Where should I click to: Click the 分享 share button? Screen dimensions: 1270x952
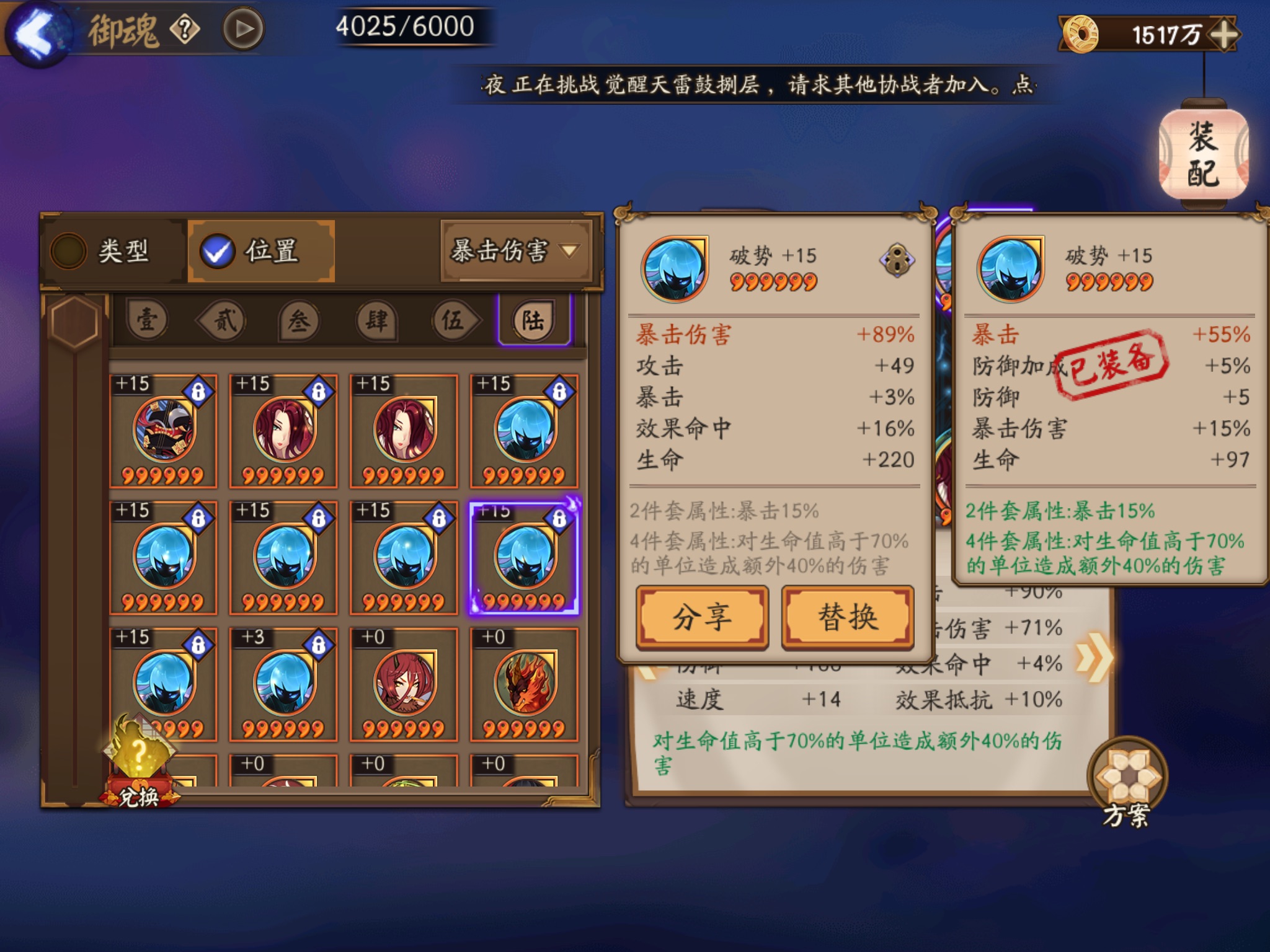tap(702, 617)
